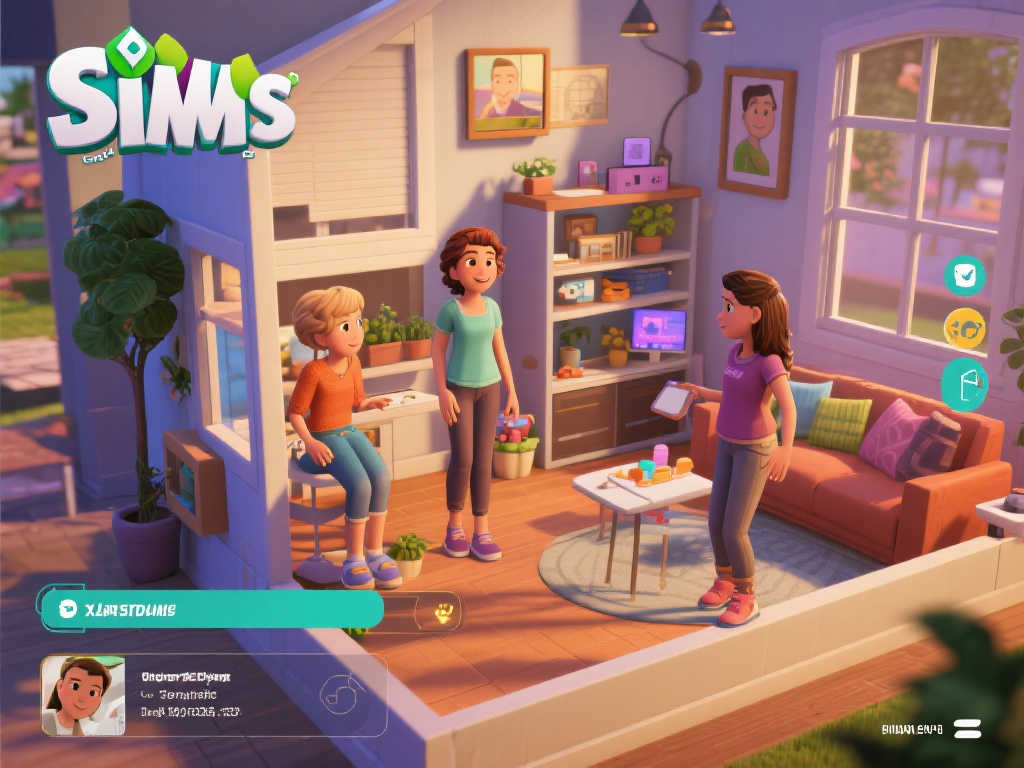This screenshot has width=1024, height=768.
Task: Select the teal door icon button
Action: pyautogui.click(x=965, y=385)
